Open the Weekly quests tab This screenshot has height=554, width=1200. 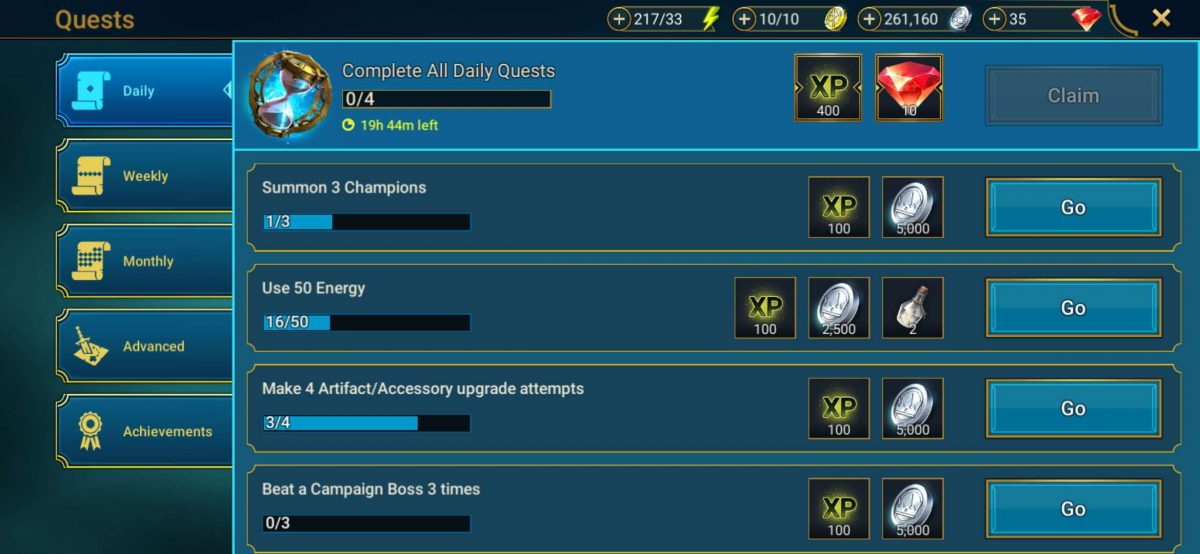pos(143,176)
